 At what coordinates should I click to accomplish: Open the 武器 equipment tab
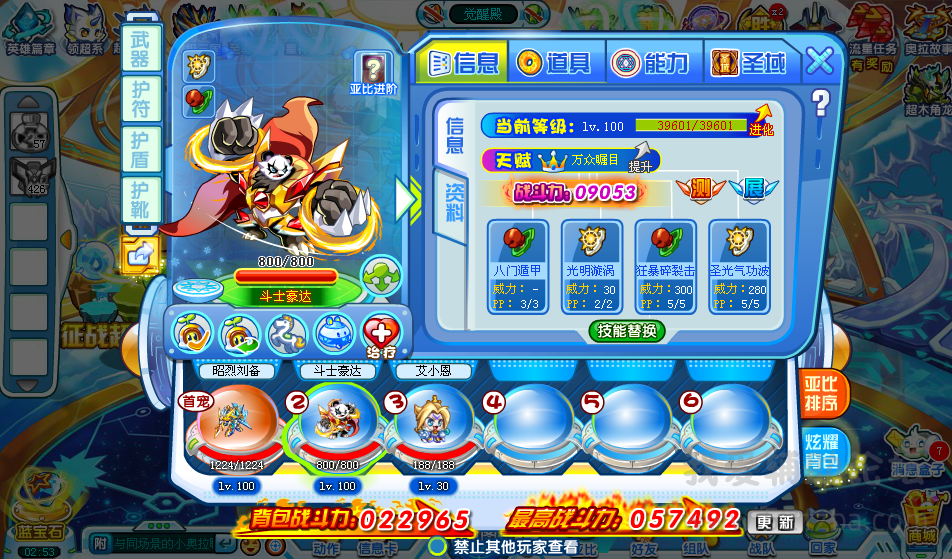(x=140, y=48)
